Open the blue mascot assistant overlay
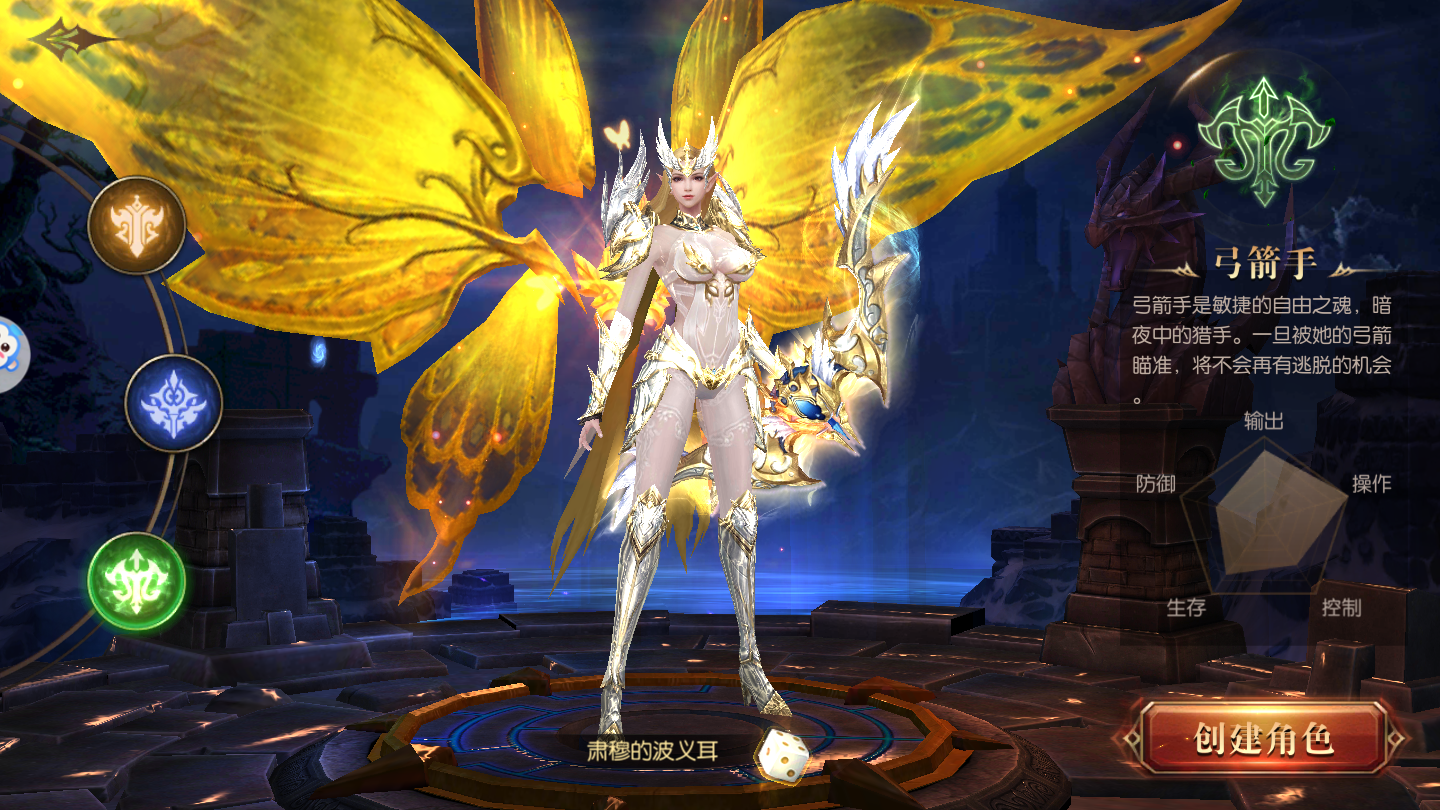This screenshot has height=810, width=1440. [10, 356]
